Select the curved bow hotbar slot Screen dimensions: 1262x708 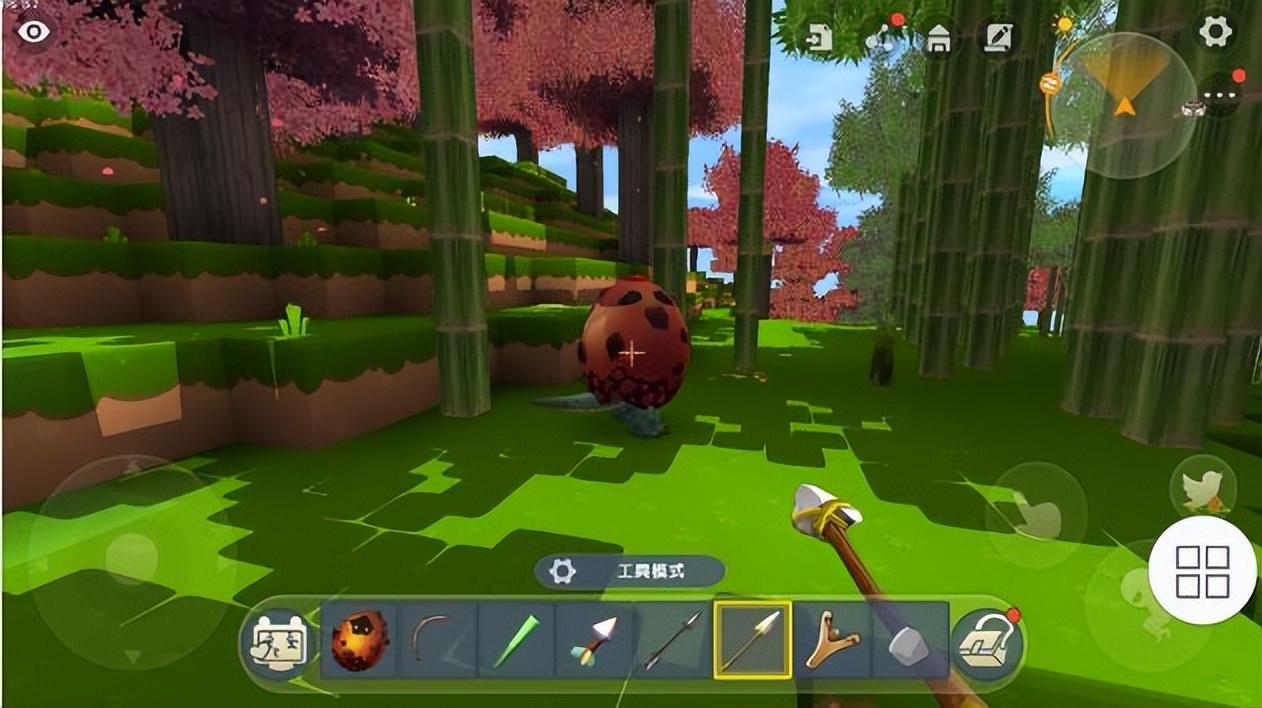tap(437, 641)
